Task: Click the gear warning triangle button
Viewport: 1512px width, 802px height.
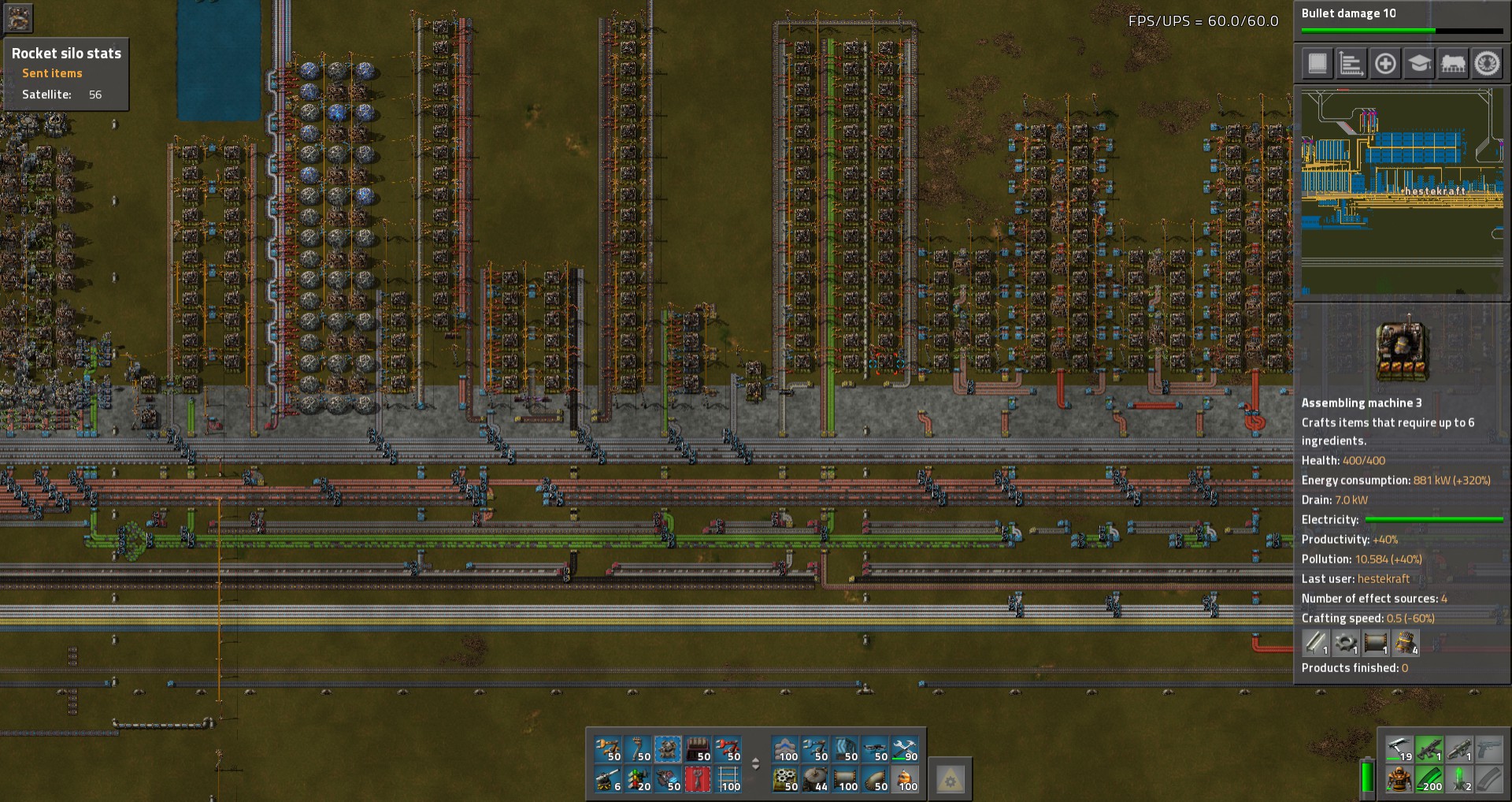Action: coord(950,779)
